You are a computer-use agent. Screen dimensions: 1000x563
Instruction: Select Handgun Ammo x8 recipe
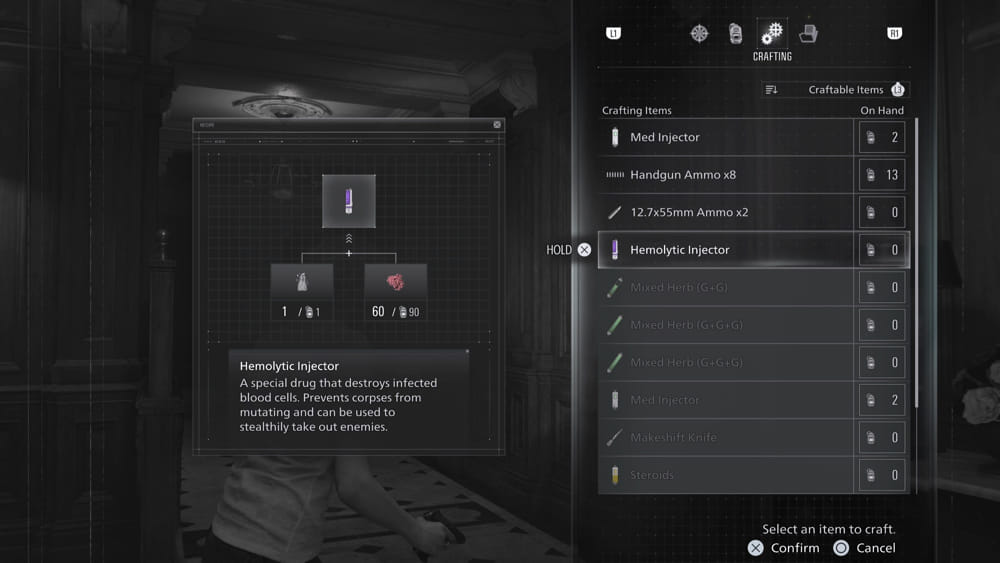(726, 175)
